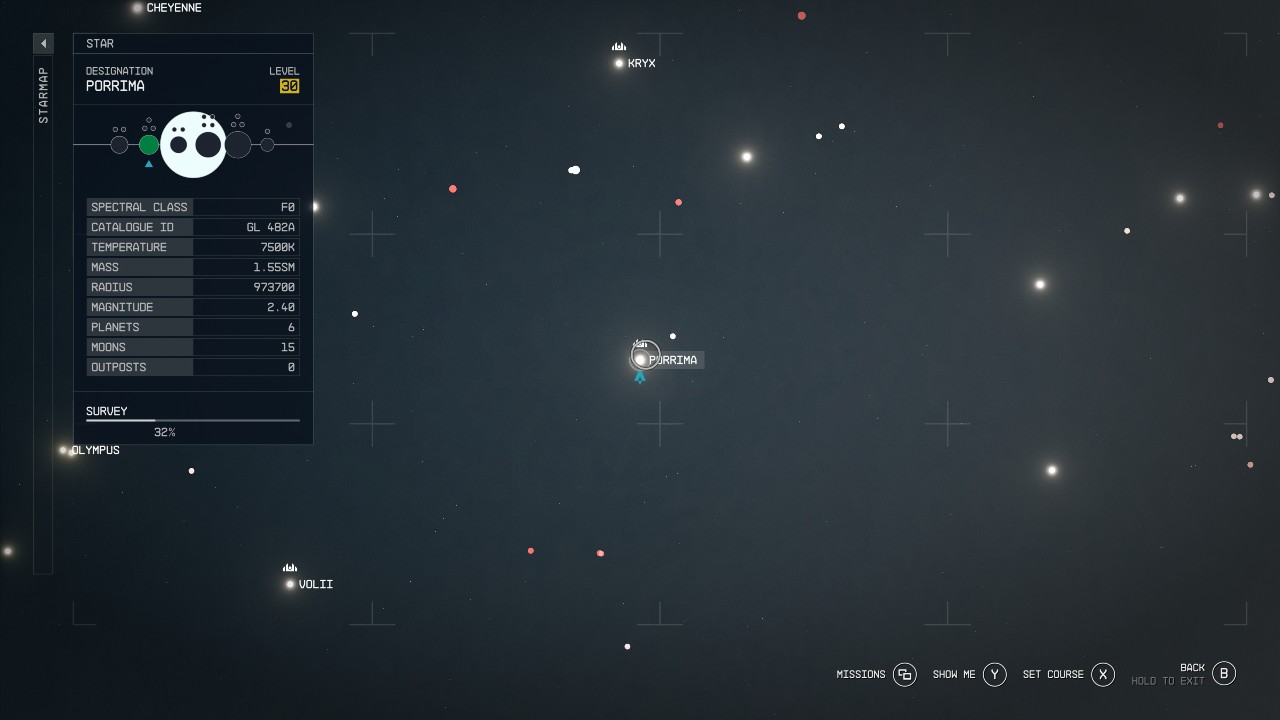
Task: Select the leftmost planet in the orbit diagram
Action: click(119, 144)
